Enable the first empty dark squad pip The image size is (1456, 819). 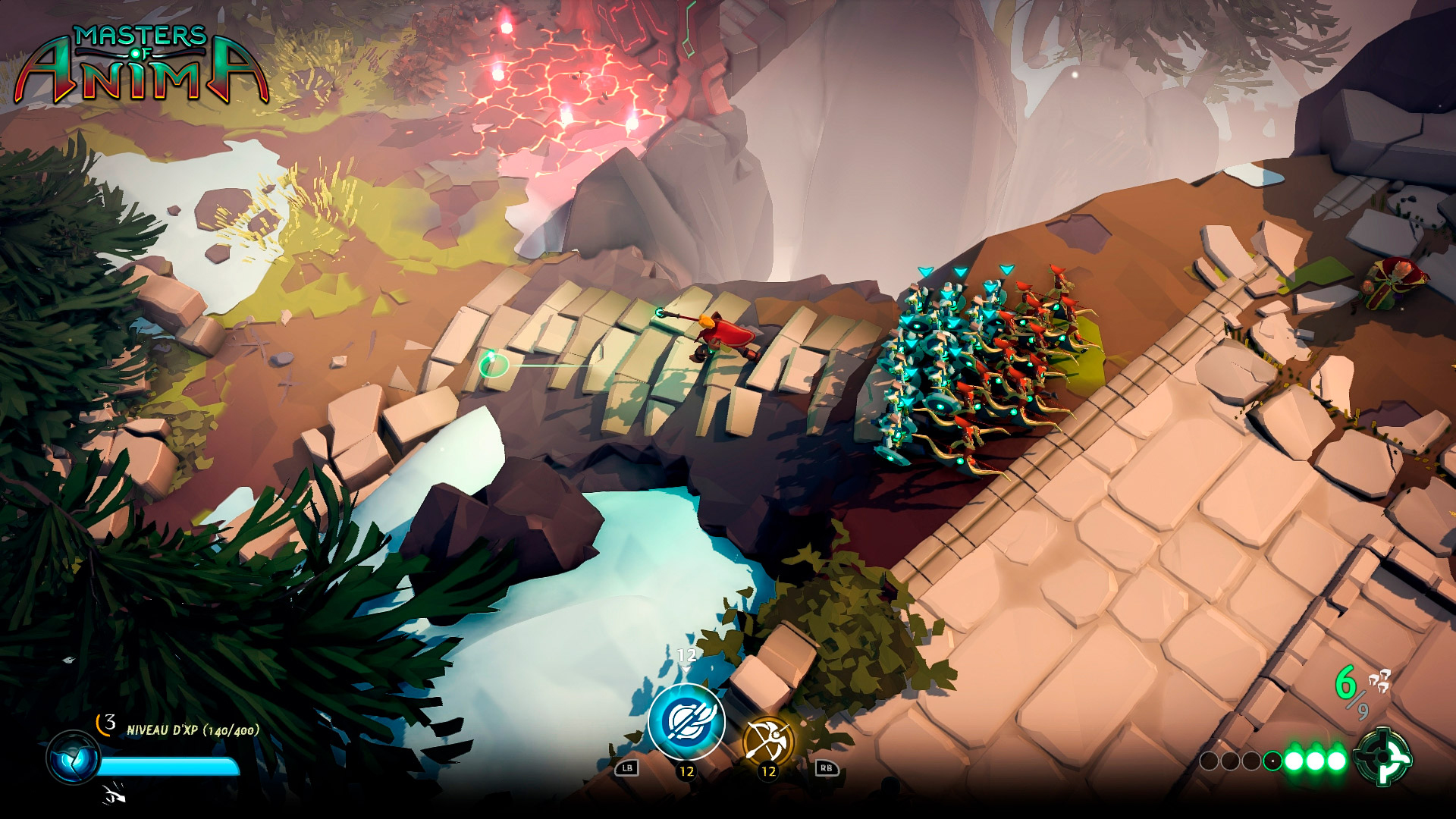click(1210, 761)
